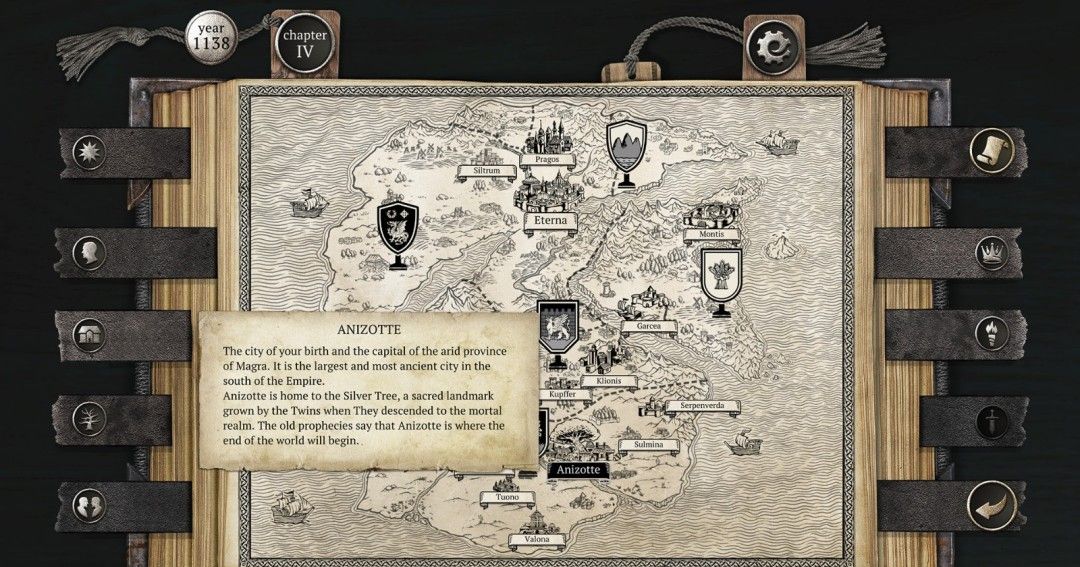Select the highlighted Anizotte city label
Viewport: 1080px width, 567px height.
[x=578, y=469]
